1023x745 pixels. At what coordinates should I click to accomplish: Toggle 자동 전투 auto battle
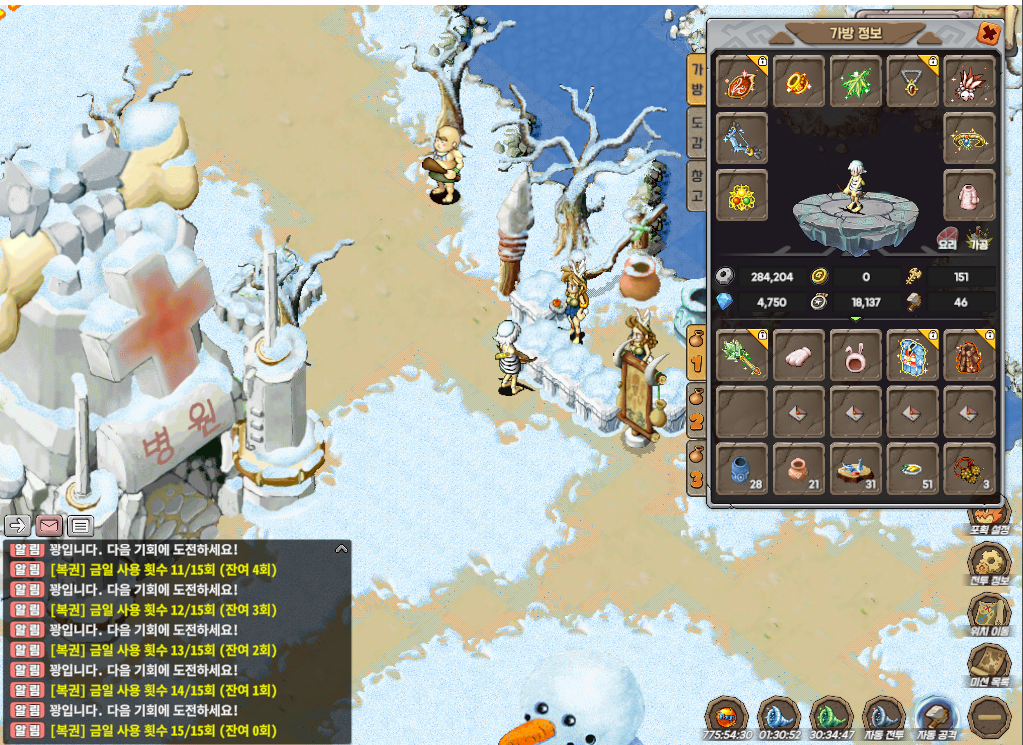click(883, 718)
